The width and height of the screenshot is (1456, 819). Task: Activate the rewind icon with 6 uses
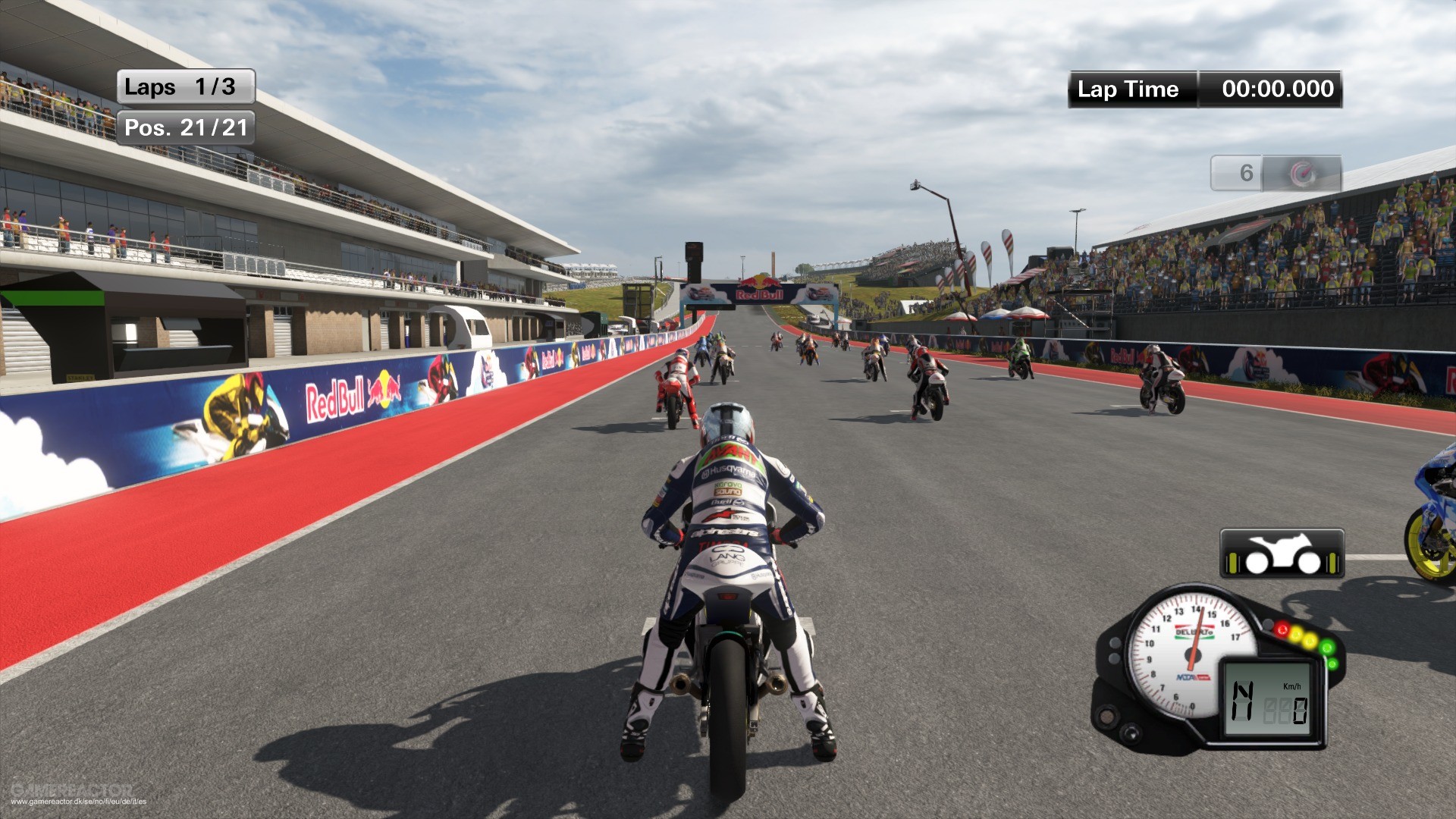pyautogui.click(x=1302, y=174)
